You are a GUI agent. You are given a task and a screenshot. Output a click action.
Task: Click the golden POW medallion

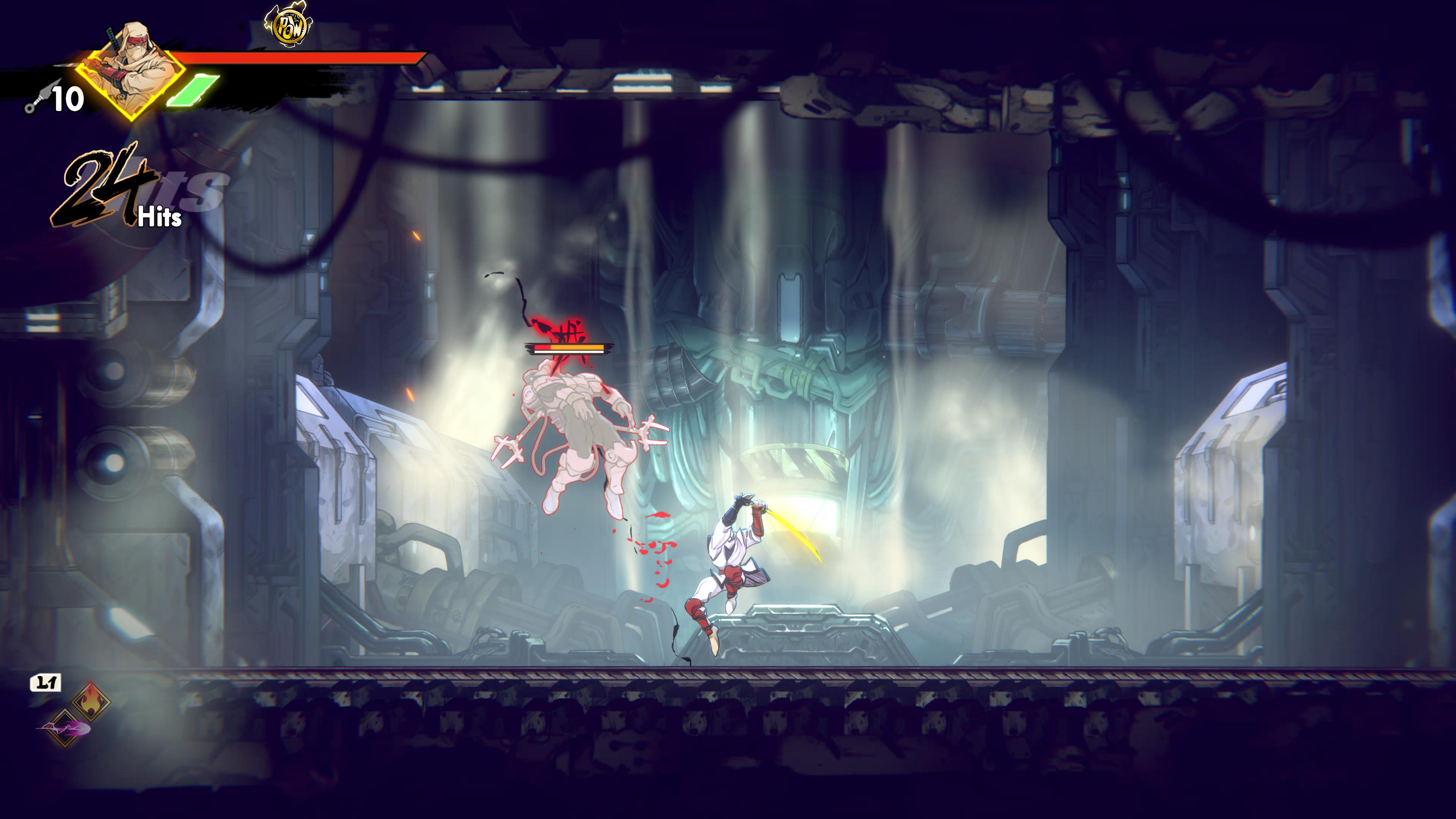289,25
